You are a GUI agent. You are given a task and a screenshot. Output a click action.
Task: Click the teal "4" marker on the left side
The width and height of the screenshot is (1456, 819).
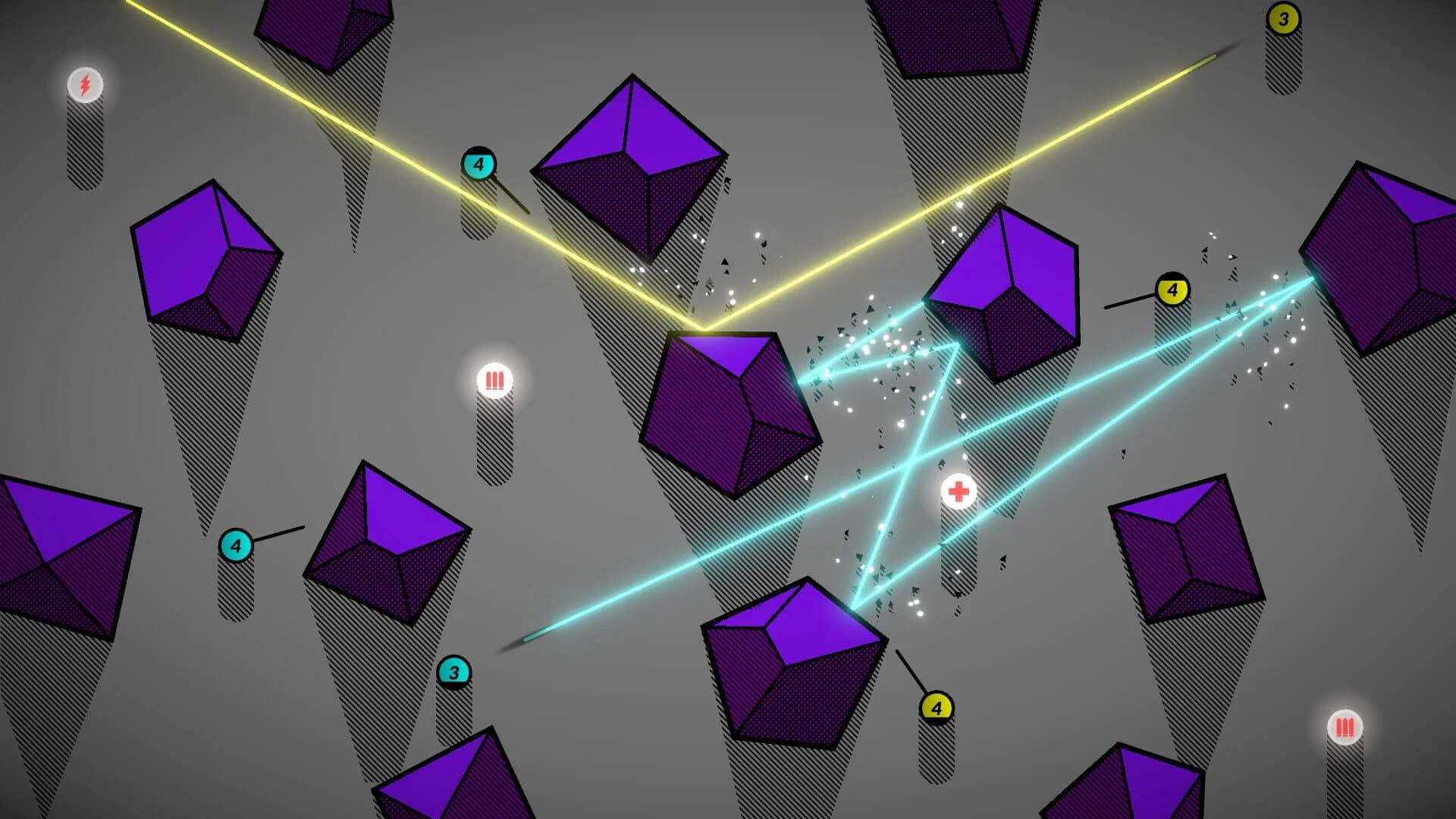coord(236,544)
